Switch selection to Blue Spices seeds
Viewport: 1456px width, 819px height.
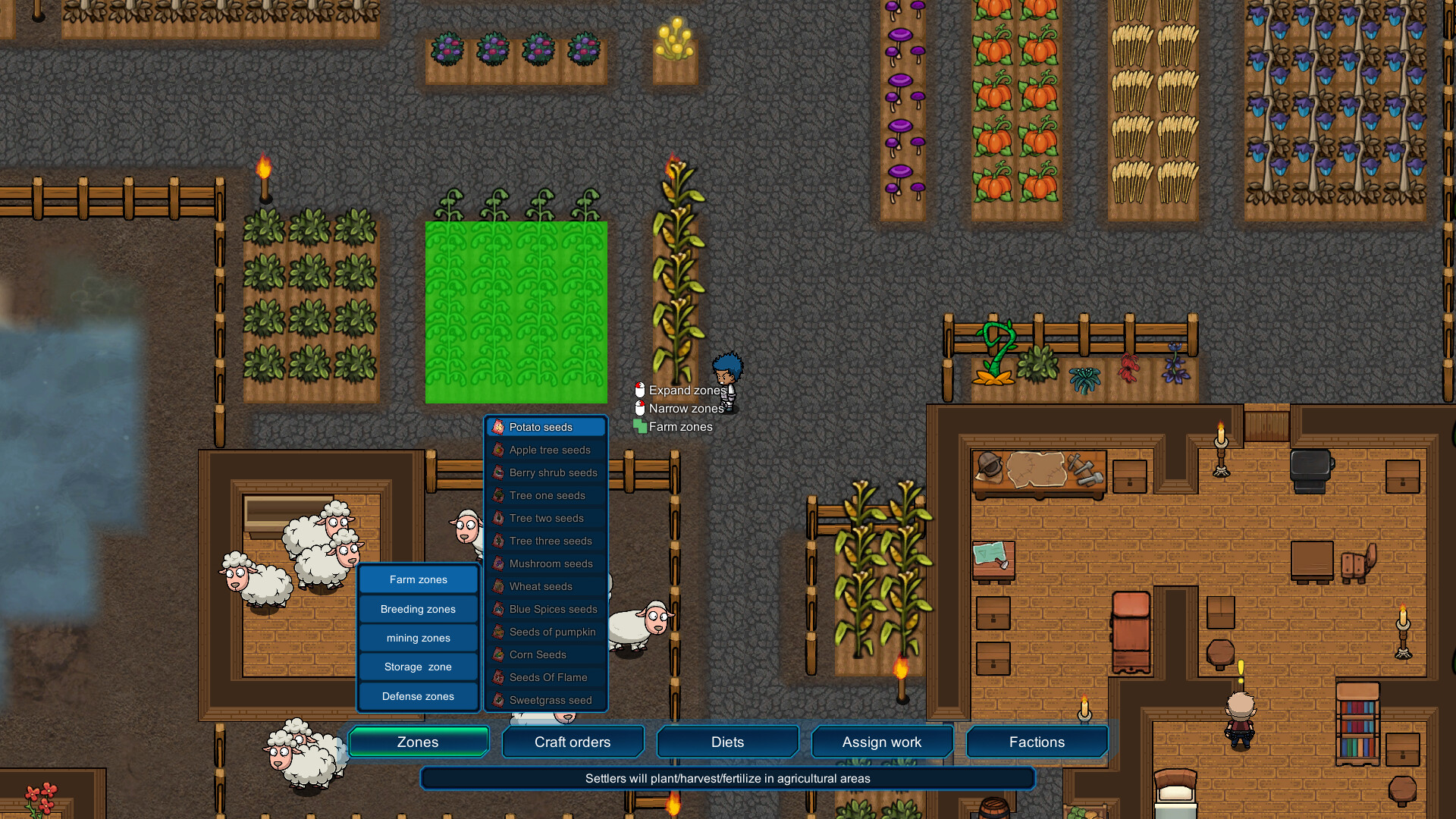click(x=552, y=609)
